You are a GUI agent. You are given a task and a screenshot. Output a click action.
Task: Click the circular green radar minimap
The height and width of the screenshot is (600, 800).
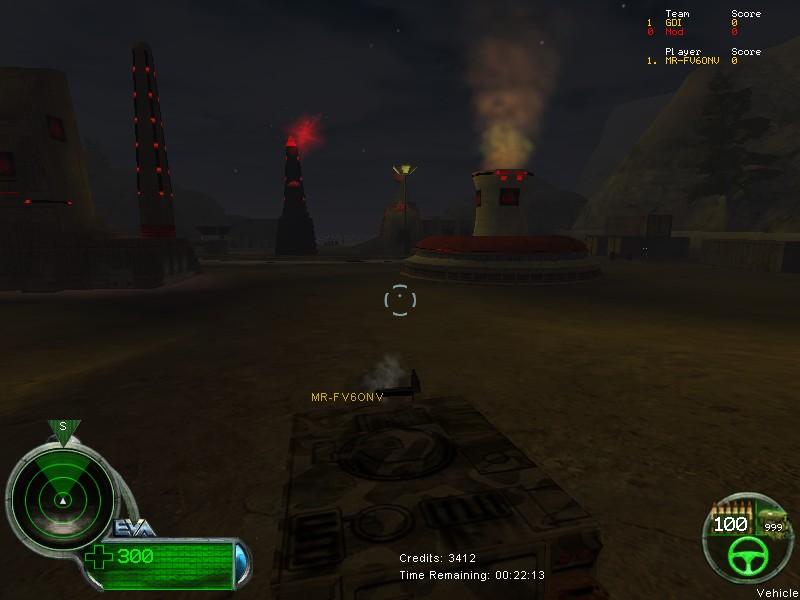click(62, 494)
